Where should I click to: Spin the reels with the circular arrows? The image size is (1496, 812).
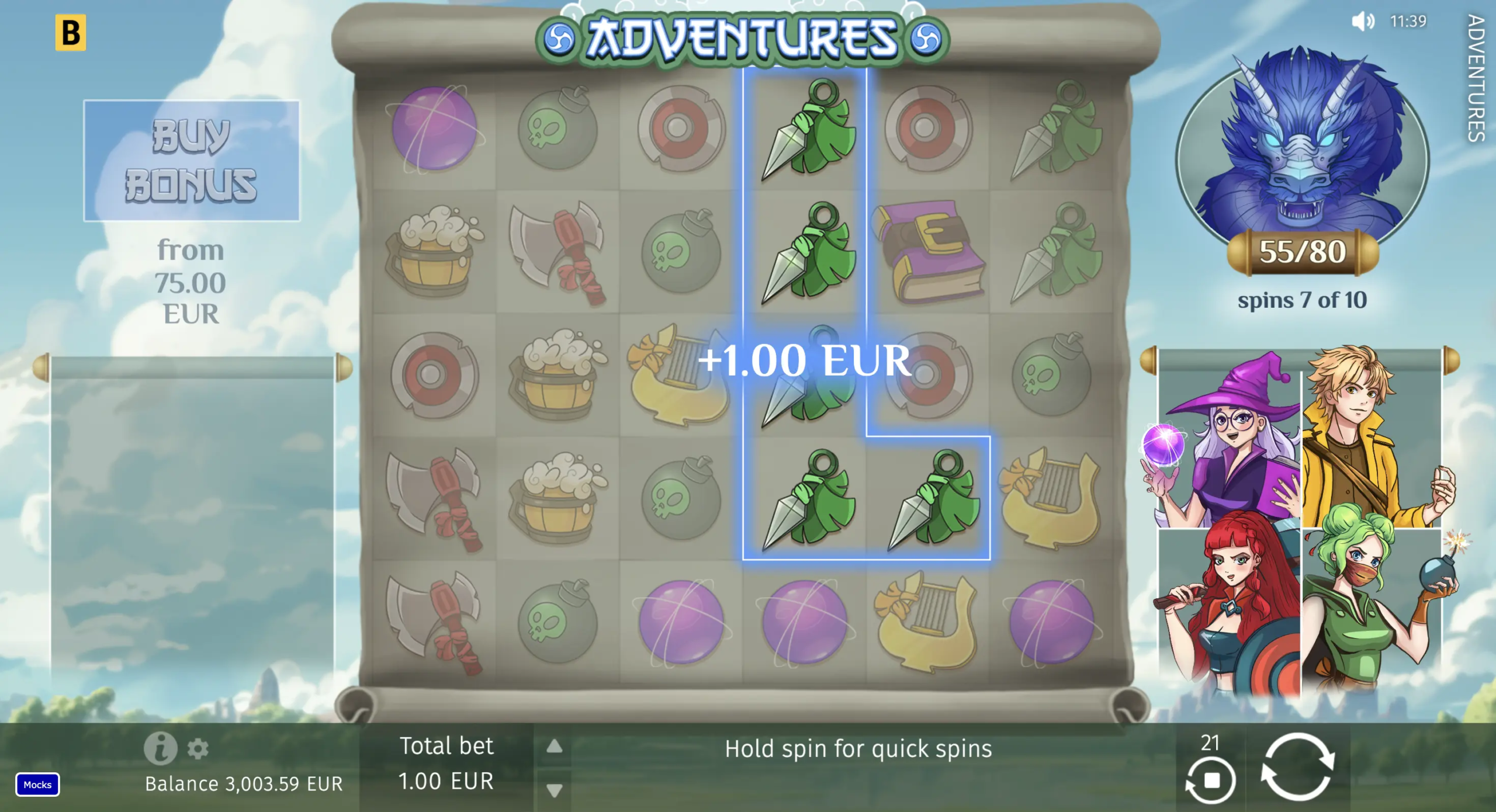[x=1297, y=766]
